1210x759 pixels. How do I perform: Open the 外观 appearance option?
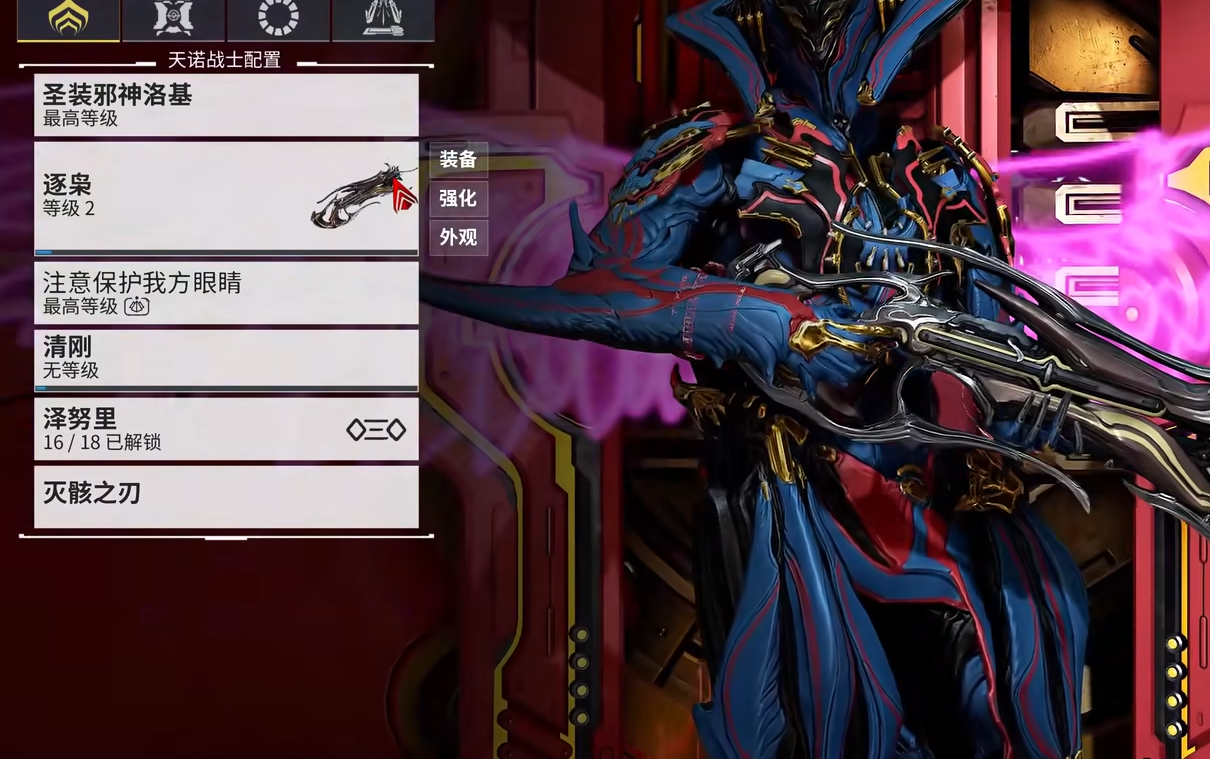click(x=458, y=237)
